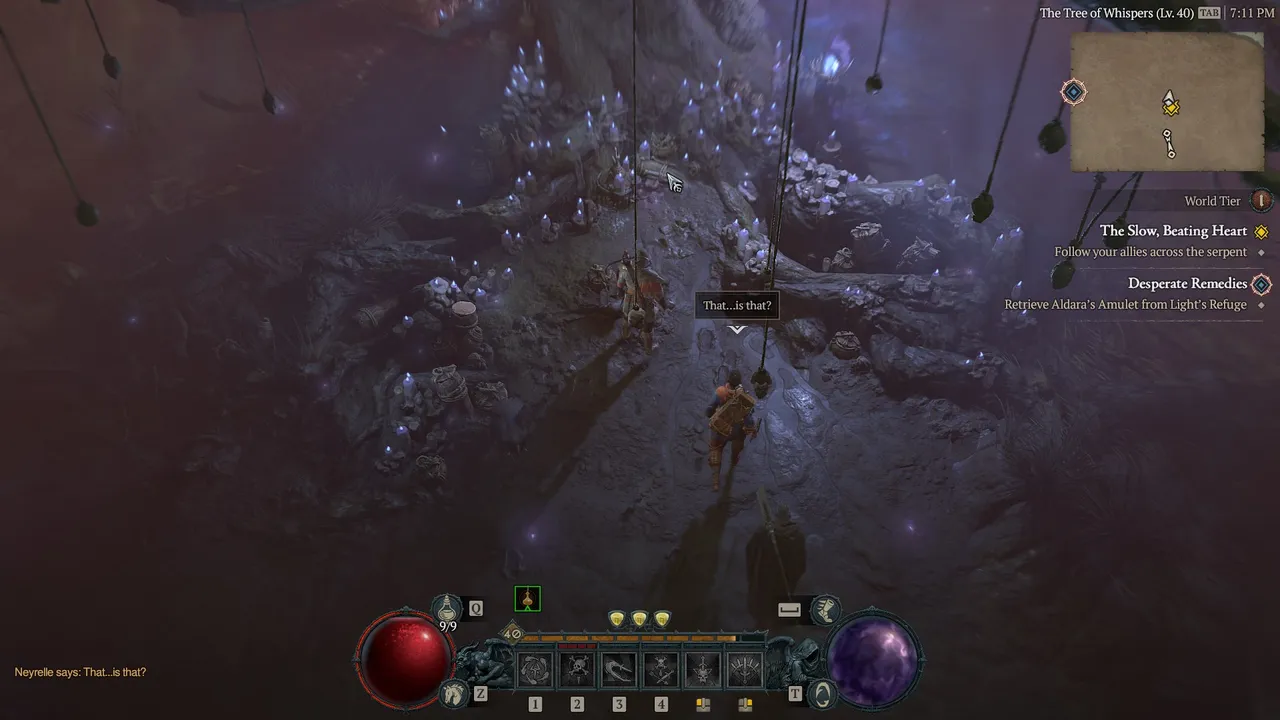Select the Desperate Remedies quest entry
Viewport: 1280px width, 720px height.
[x=1187, y=284]
